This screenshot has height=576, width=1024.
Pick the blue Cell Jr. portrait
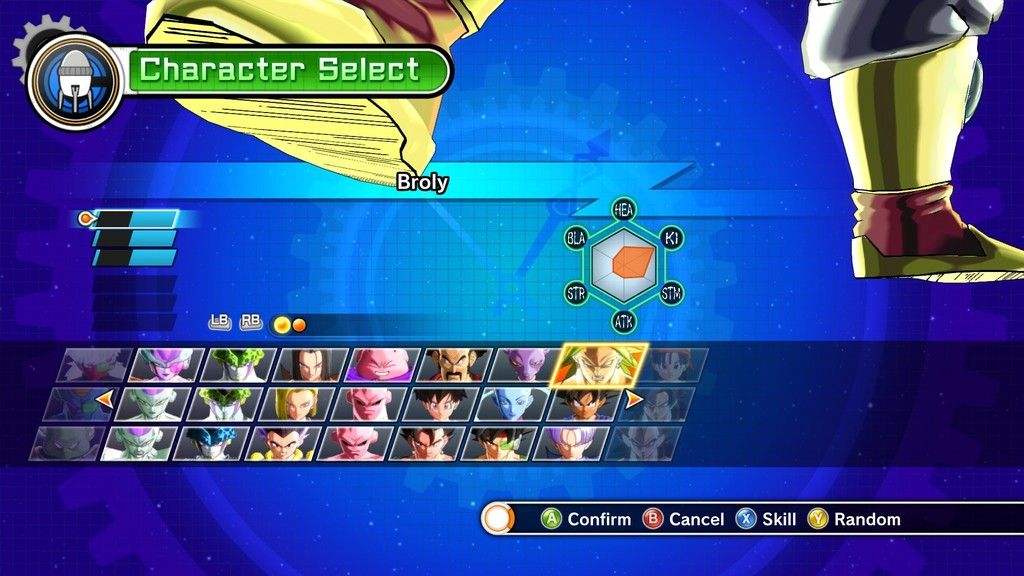pos(210,443)
